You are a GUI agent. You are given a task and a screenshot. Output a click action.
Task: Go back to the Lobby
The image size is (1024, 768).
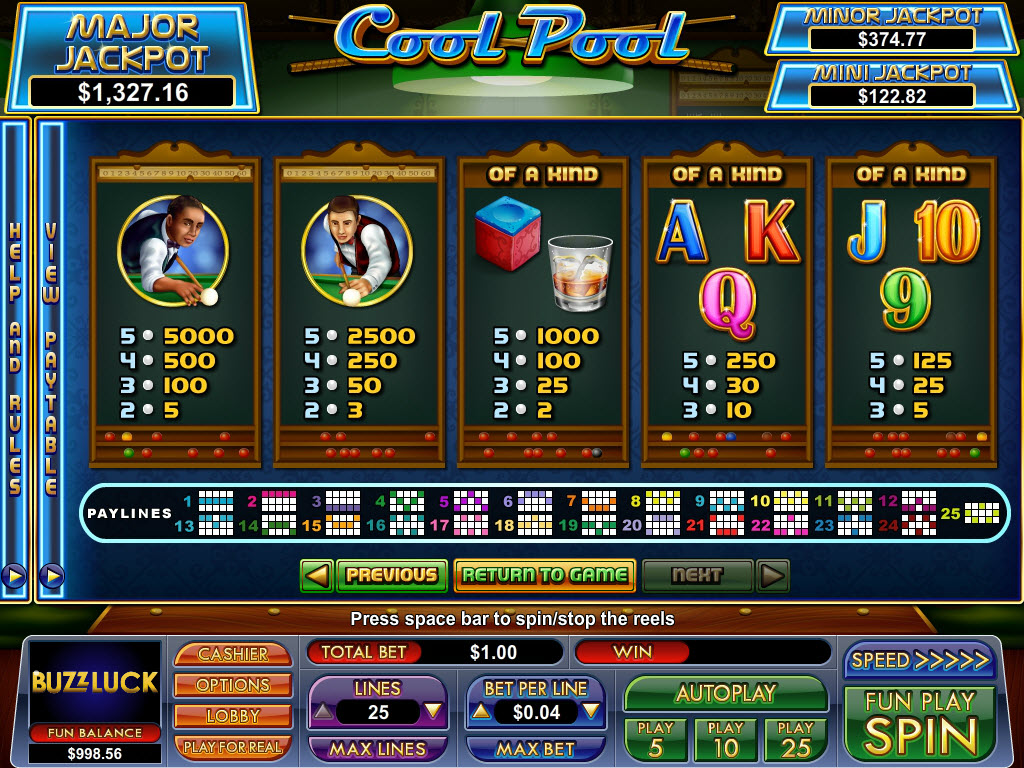pyautogui.click(x=233, y=716)
